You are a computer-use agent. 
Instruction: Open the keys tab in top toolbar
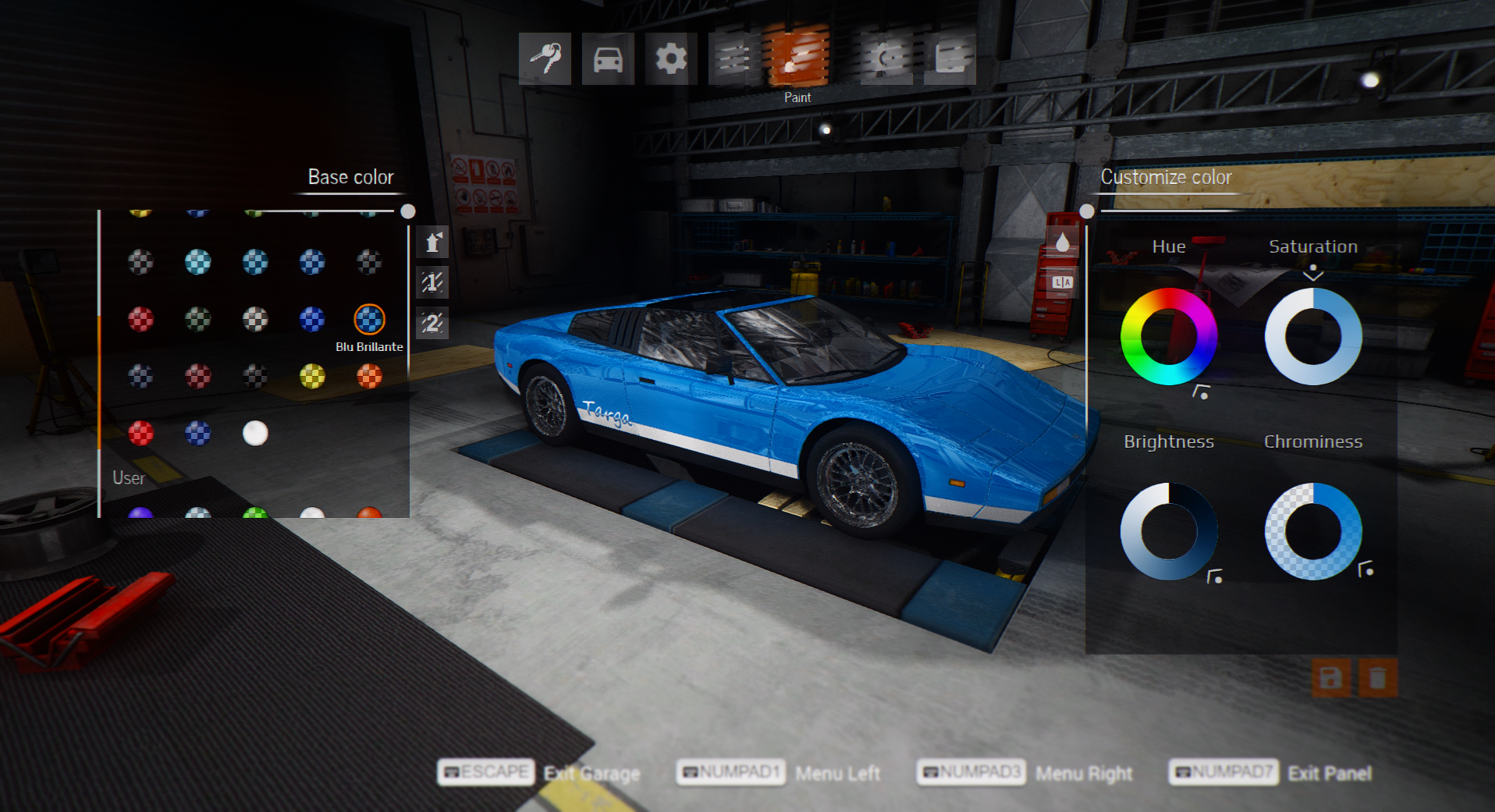coord(545,59)
